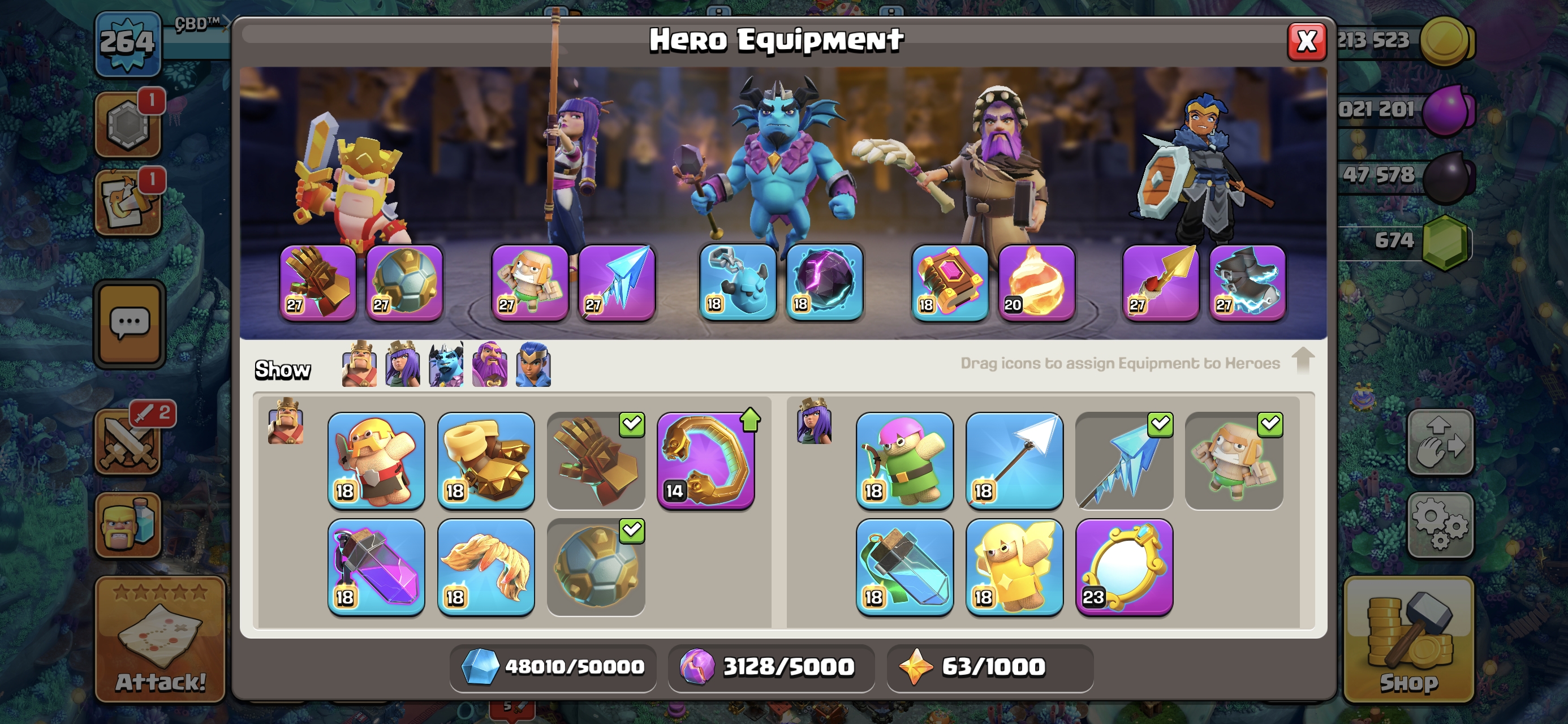Image resolution: width=1568 pixels, height=724 pixels.
Task: Choose the Giant Arrow equipment
Action: point(1014,461)
